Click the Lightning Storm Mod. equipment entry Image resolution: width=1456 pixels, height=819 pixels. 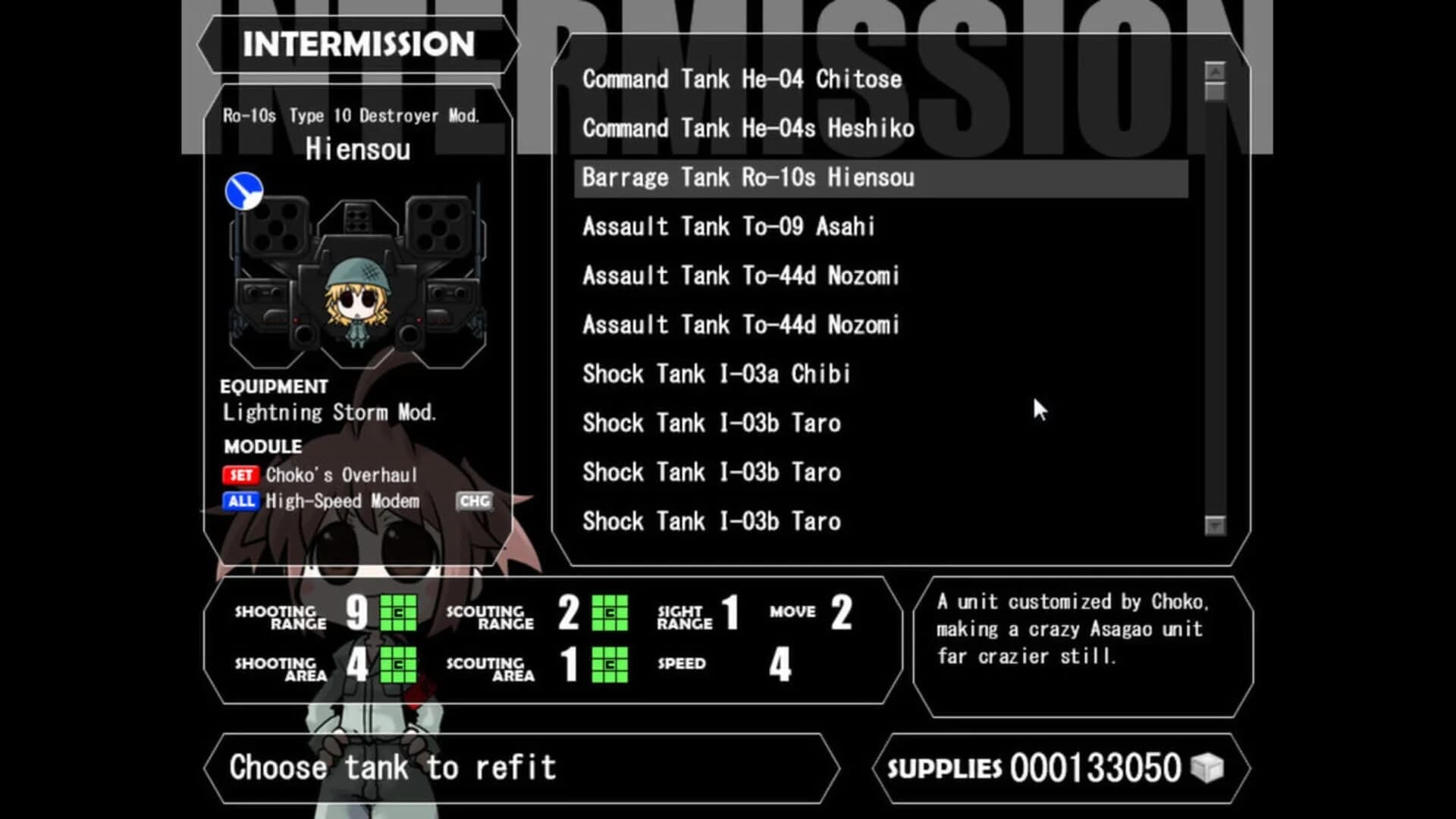click(x=329, y=413)
